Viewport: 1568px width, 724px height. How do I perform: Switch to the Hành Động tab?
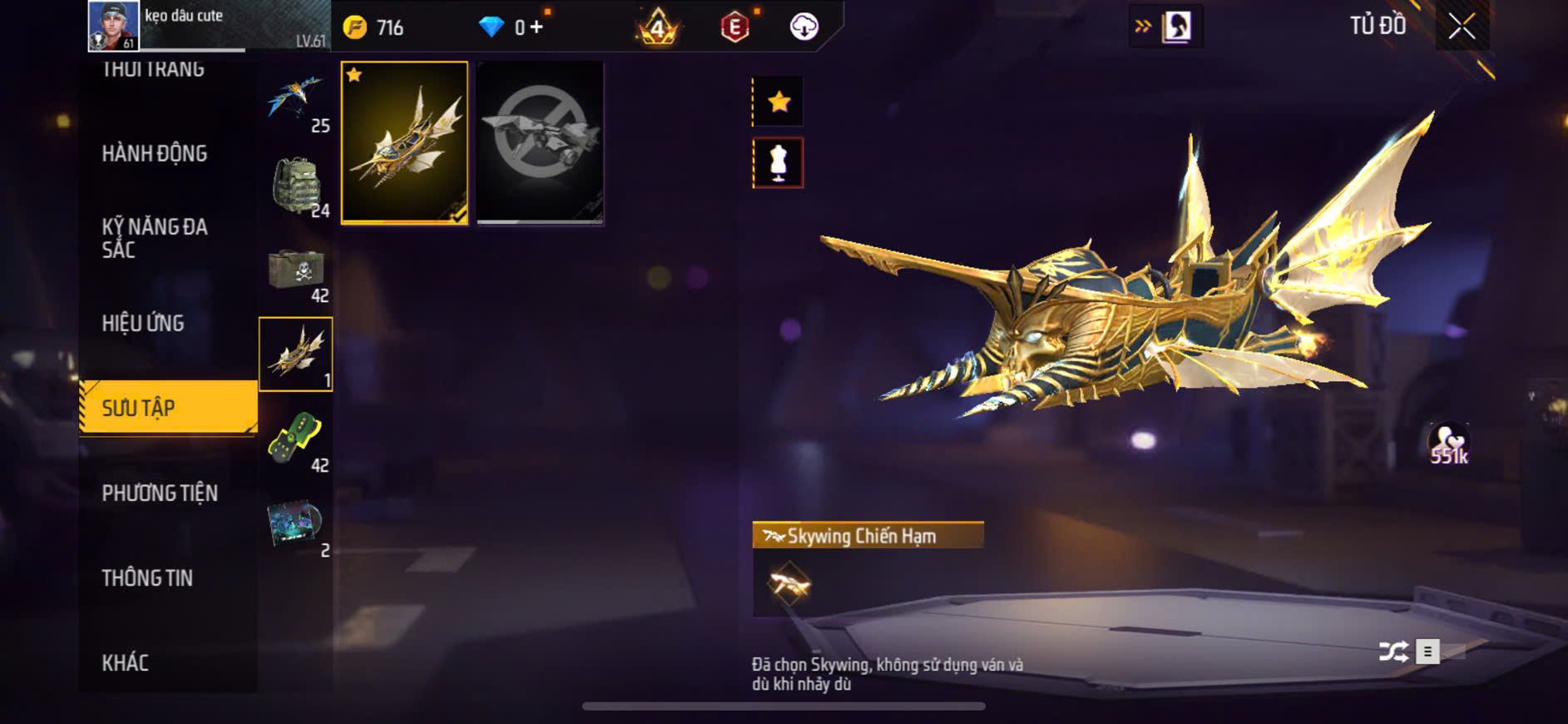155,153
